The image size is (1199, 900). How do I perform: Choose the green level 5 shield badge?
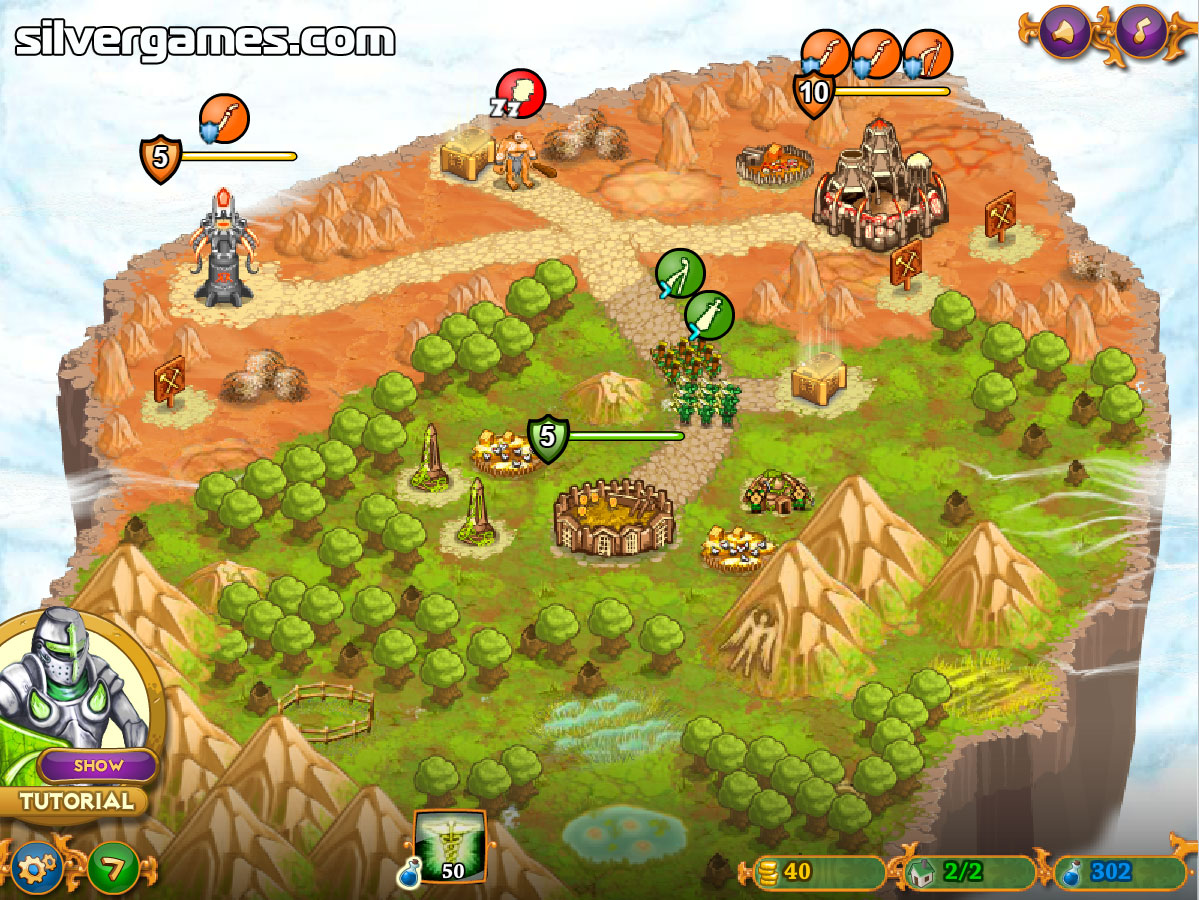click(547, 437)
